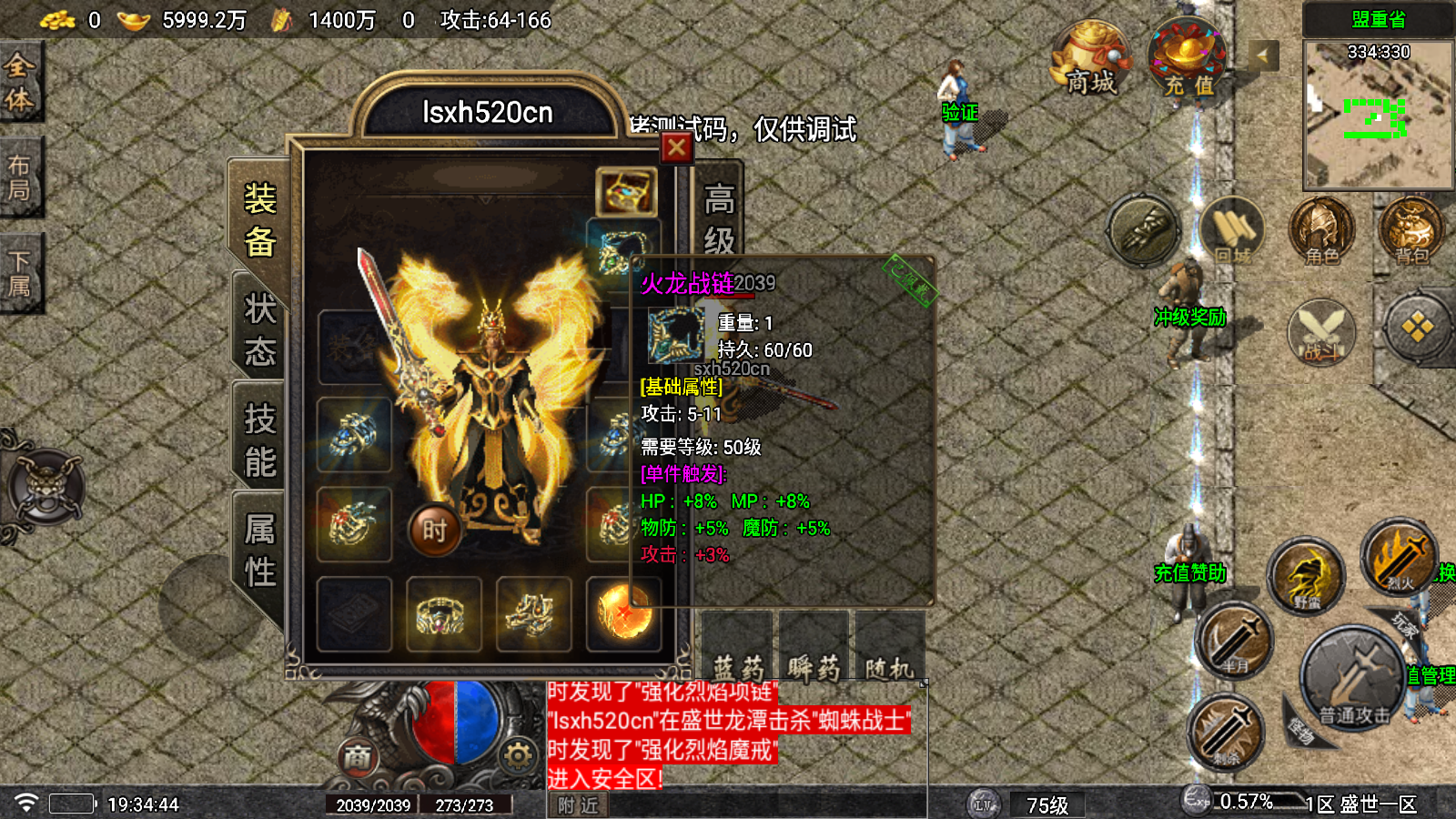Activate the 烈火 flame sword skill
Image resolution: width=1456 pixels, height=819 pixels.
[x=1400, y=557]
